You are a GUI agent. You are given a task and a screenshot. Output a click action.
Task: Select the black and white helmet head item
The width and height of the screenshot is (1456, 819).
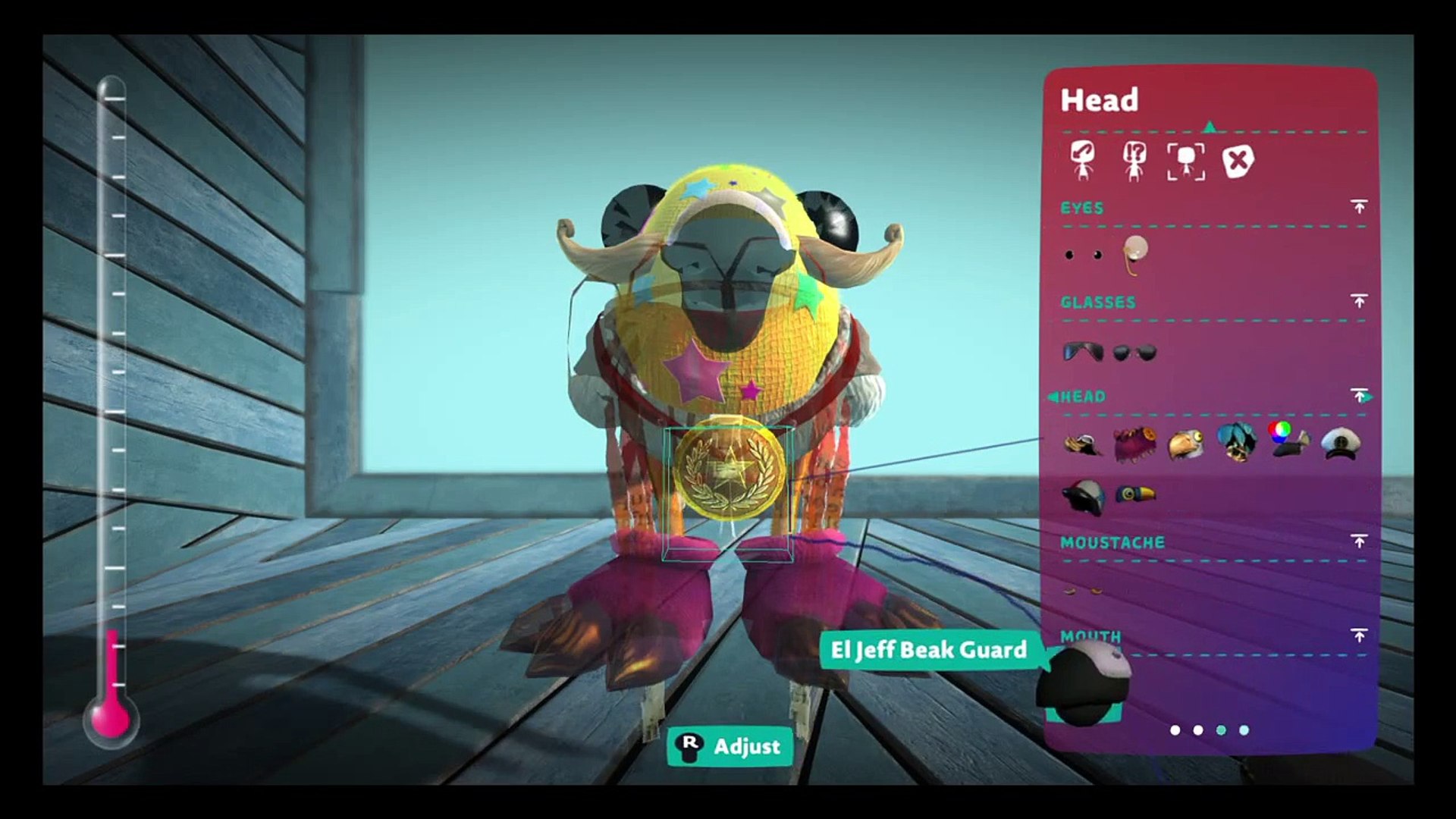coord(1083,497)
